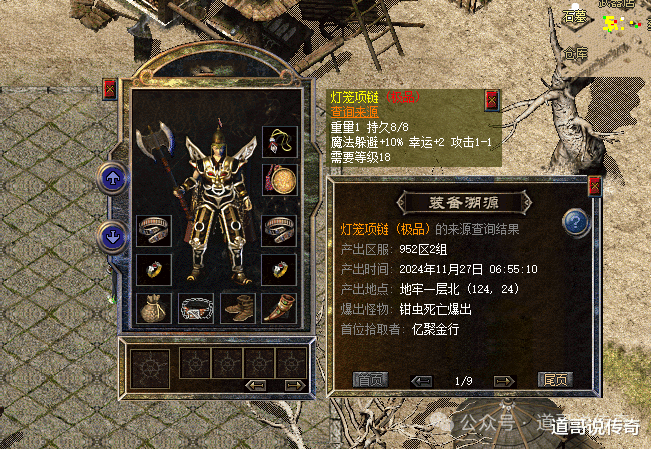Page equipment panel left with arrow
Screen dimensions: 651x449
[256, 384]
